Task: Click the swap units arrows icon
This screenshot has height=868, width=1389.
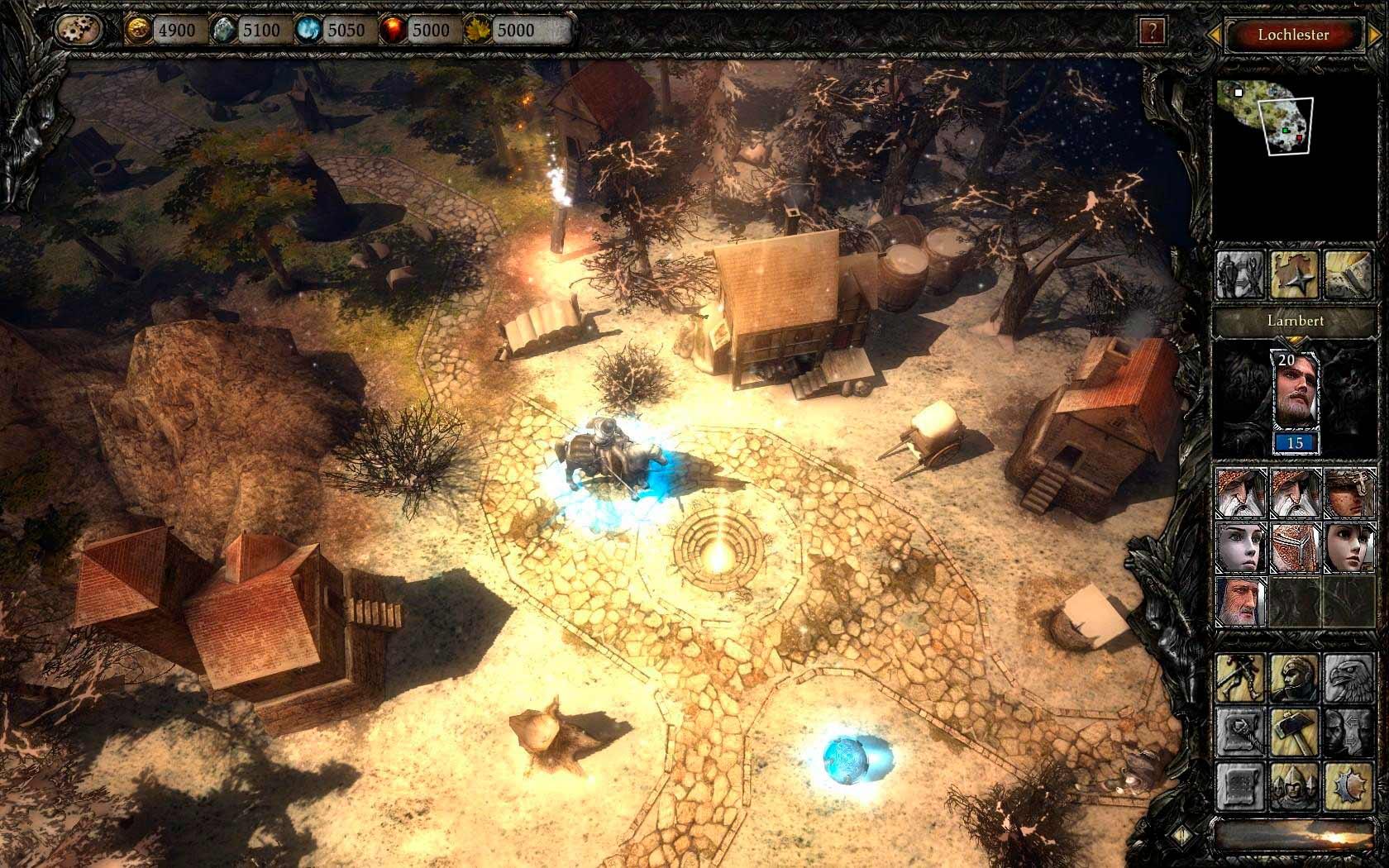Action: pyautogui.click(x=1348, y=732)
